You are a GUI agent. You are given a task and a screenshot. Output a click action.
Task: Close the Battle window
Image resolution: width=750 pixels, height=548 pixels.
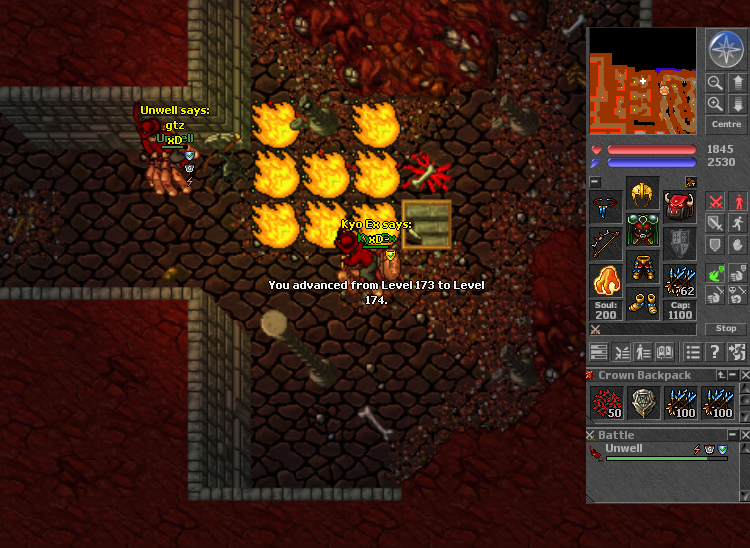pos(743,435)
